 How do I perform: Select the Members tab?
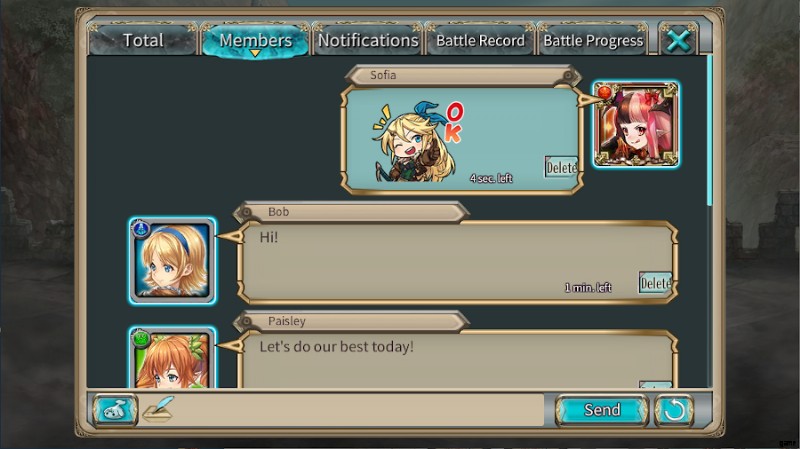(x=255, y=41)
